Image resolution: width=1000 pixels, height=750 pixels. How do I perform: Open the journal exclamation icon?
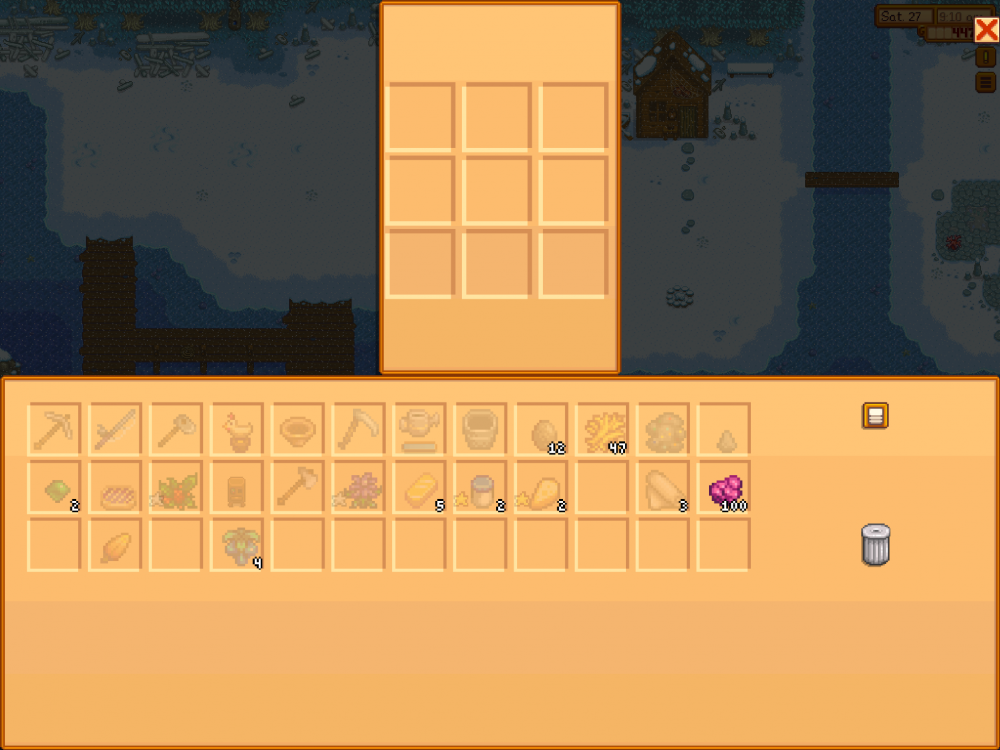tap(984, 58)
